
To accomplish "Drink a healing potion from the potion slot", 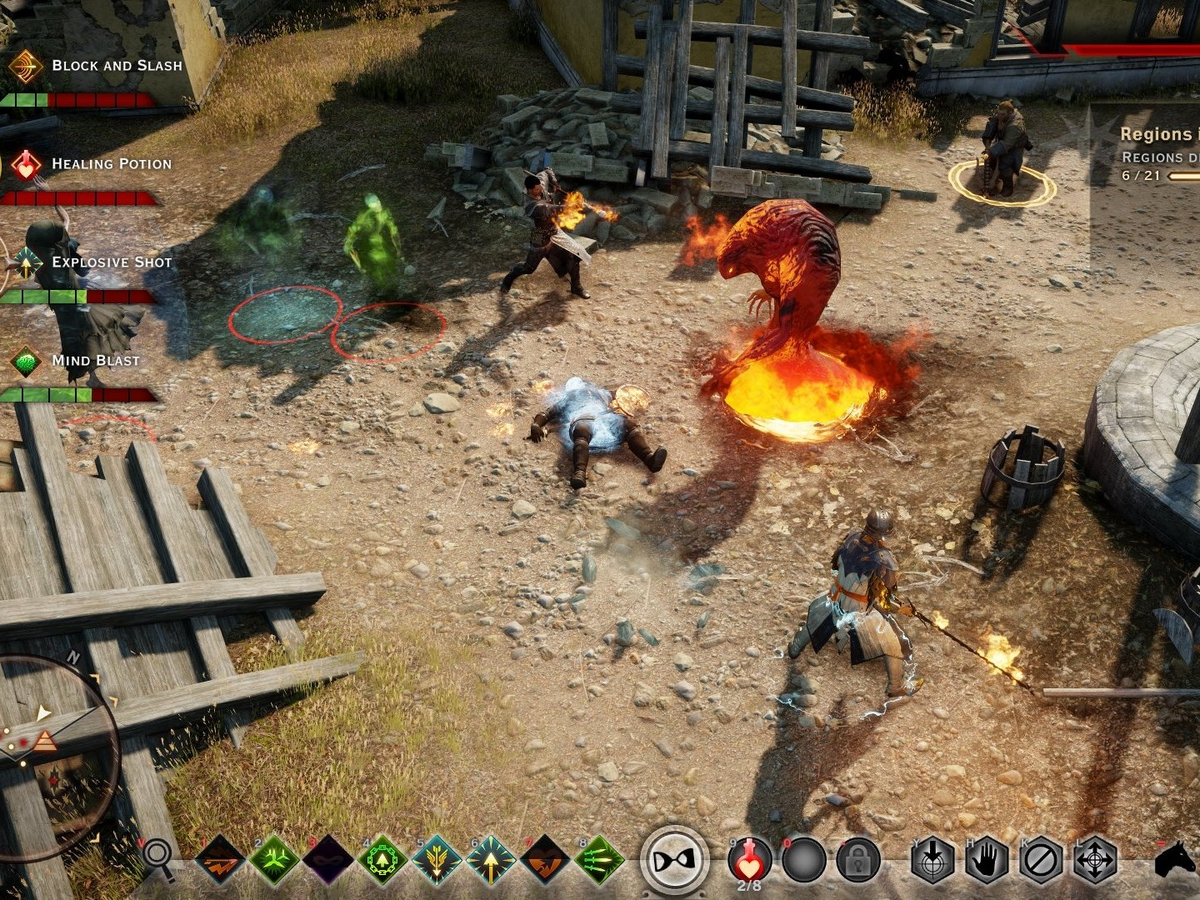I will pyautogui.click(x=750, y=858).
